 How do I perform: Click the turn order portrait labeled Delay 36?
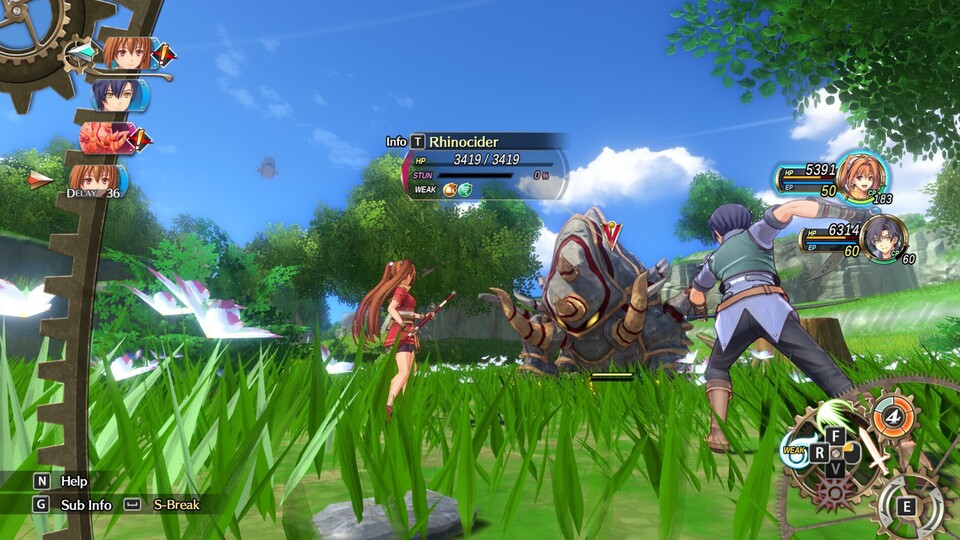point(96,181)
